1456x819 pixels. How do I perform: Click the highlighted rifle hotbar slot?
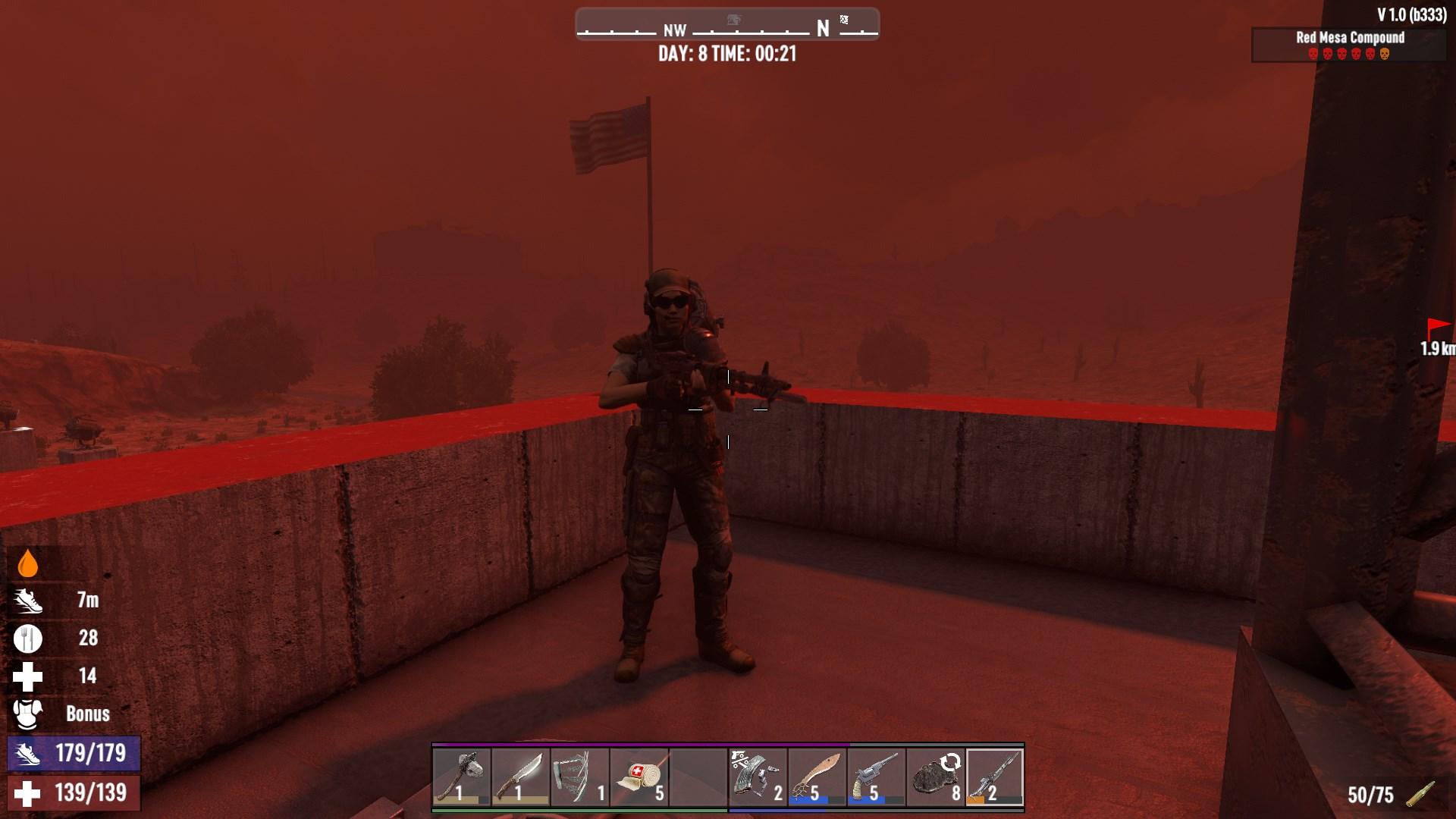994,777
